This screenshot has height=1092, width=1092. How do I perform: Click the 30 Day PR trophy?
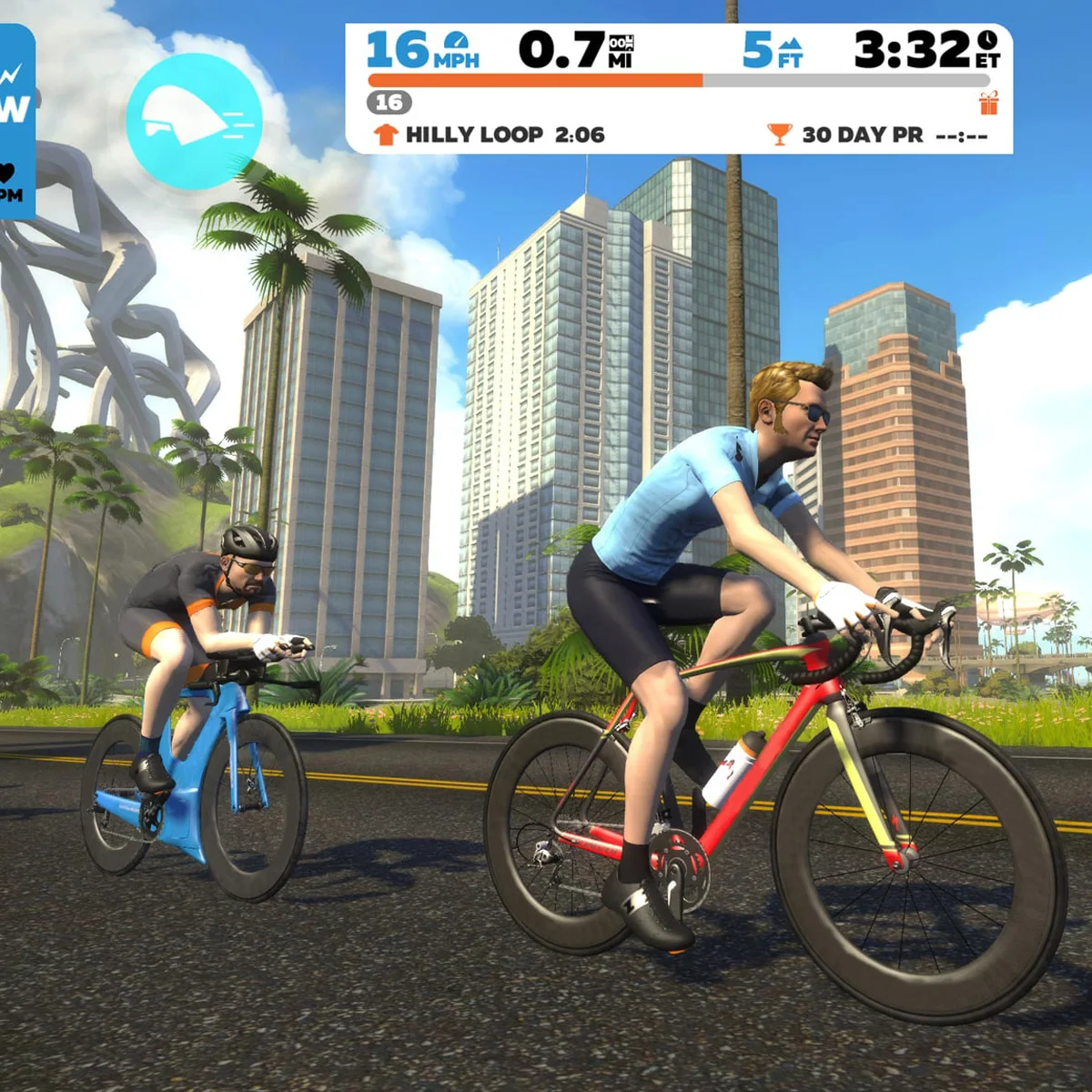(780, 135)
